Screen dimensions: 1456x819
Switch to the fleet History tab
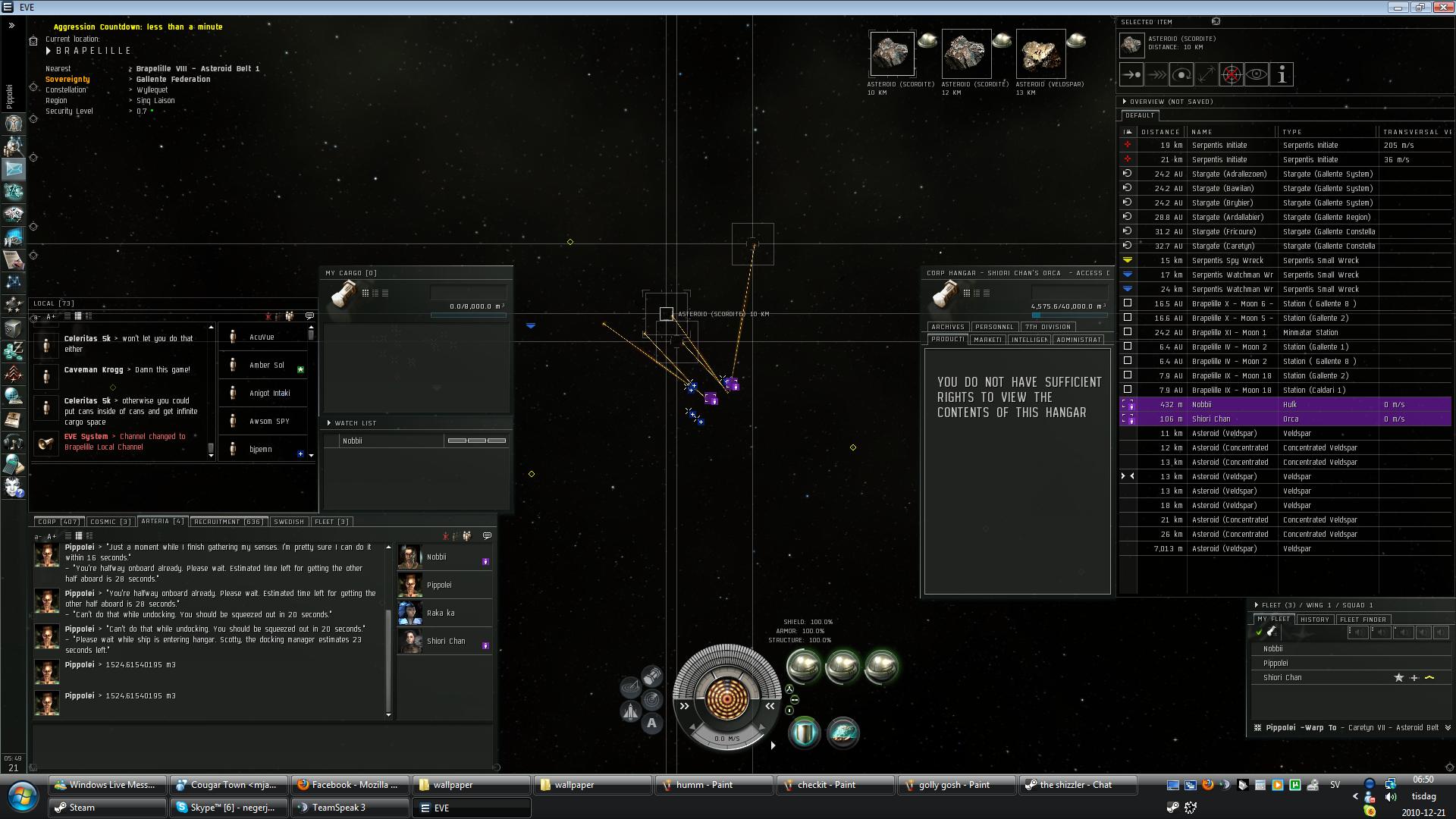point(1314,620)
